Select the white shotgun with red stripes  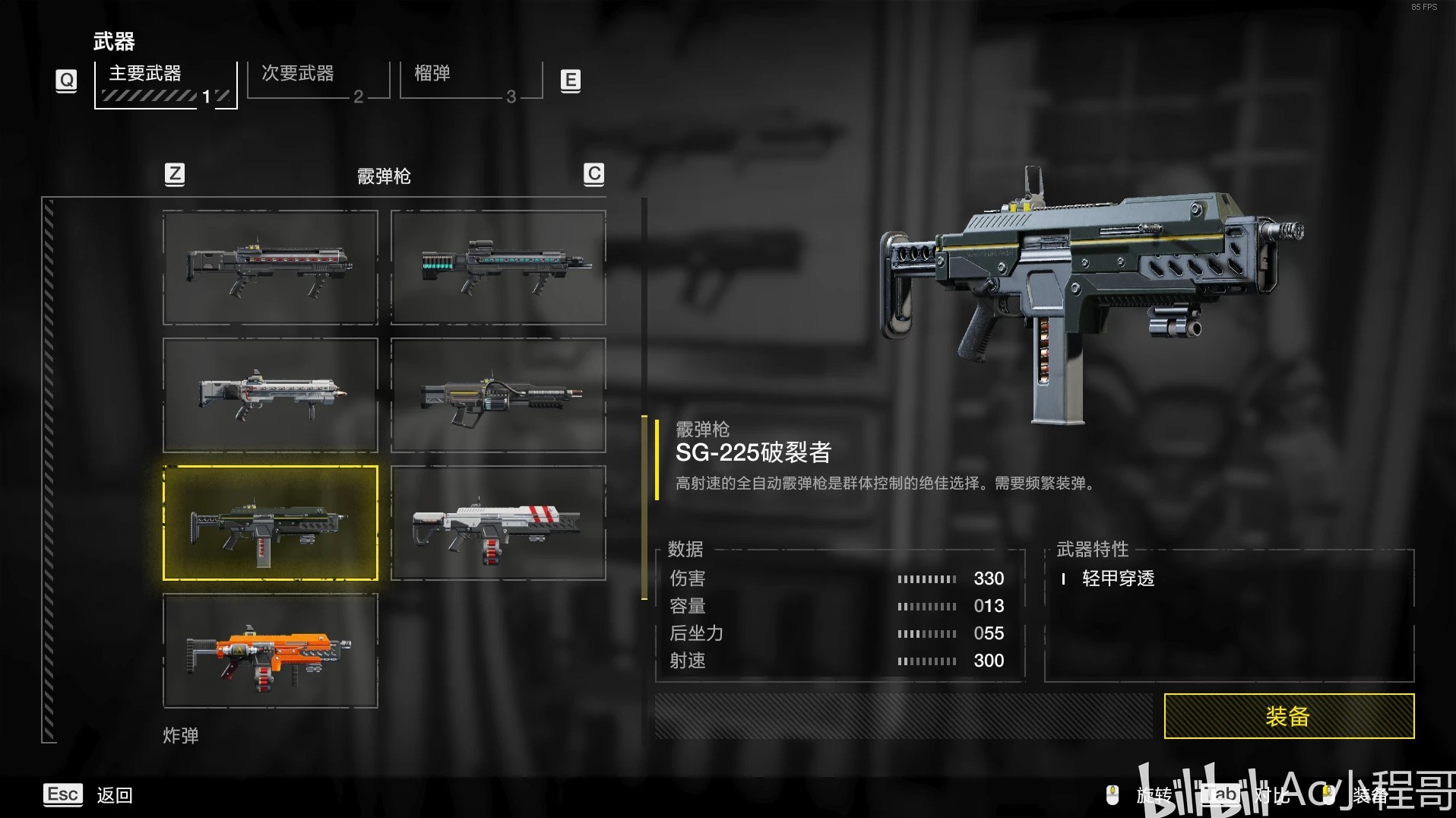point(498,523)
